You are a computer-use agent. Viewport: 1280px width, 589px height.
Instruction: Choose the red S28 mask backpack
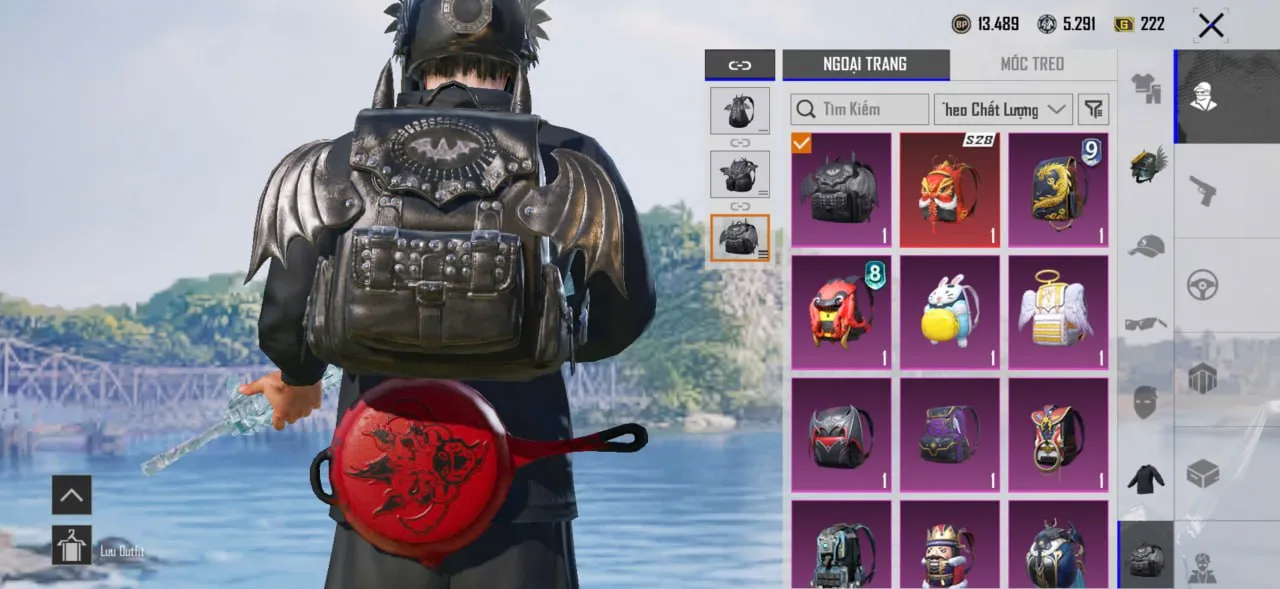click(x=949, y=190)
